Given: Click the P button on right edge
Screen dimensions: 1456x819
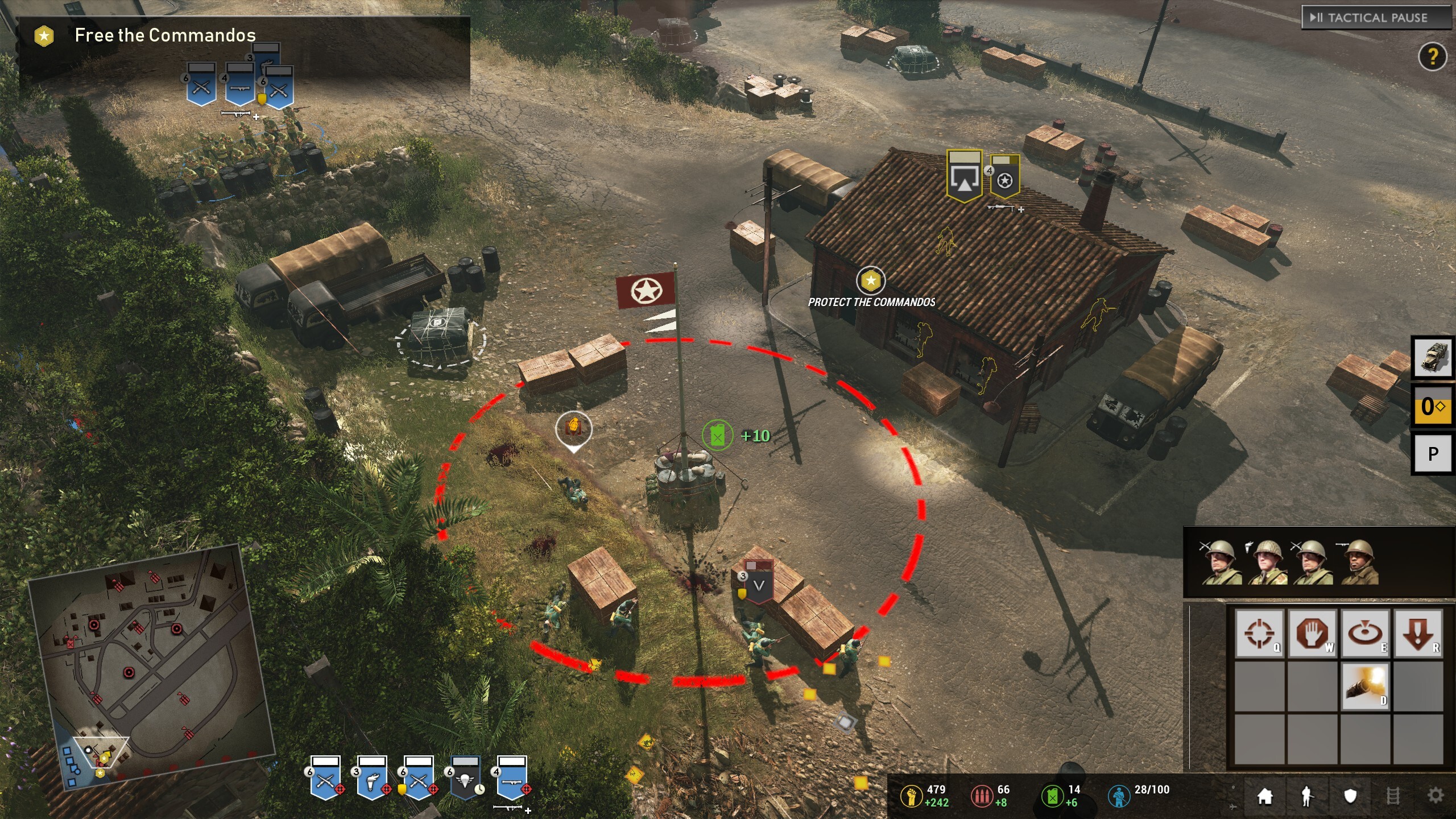Looking at the screenshot, I should [1433, 454].
